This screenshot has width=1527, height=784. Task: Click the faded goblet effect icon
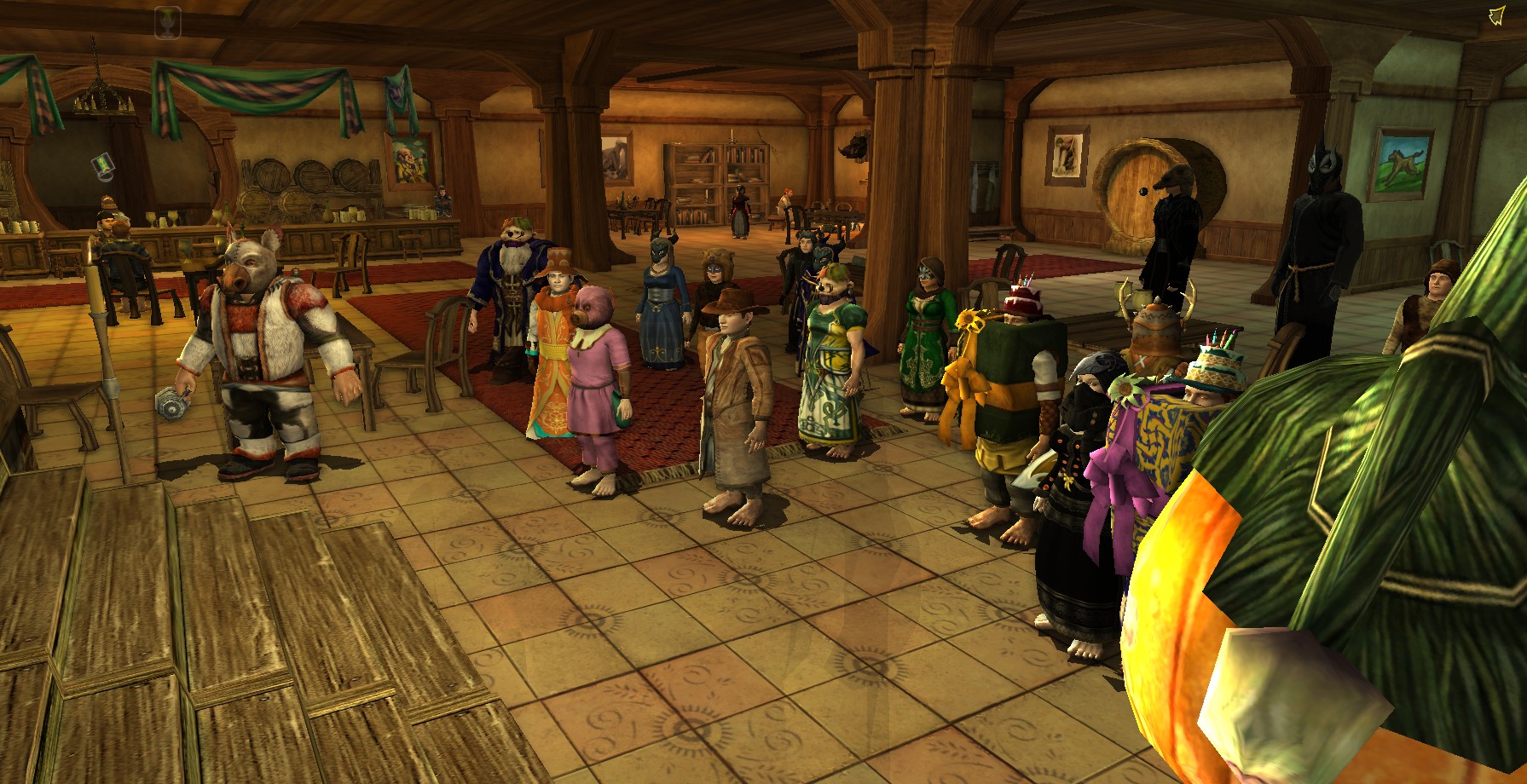tap(167, 24)
